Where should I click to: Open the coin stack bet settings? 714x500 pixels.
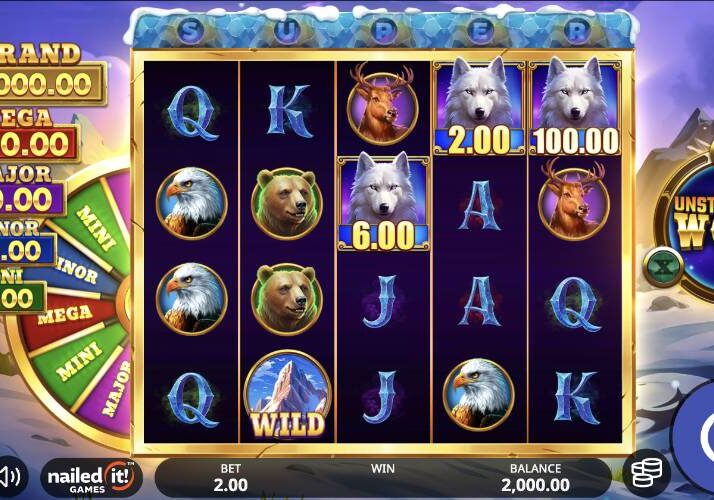point(646,472)
